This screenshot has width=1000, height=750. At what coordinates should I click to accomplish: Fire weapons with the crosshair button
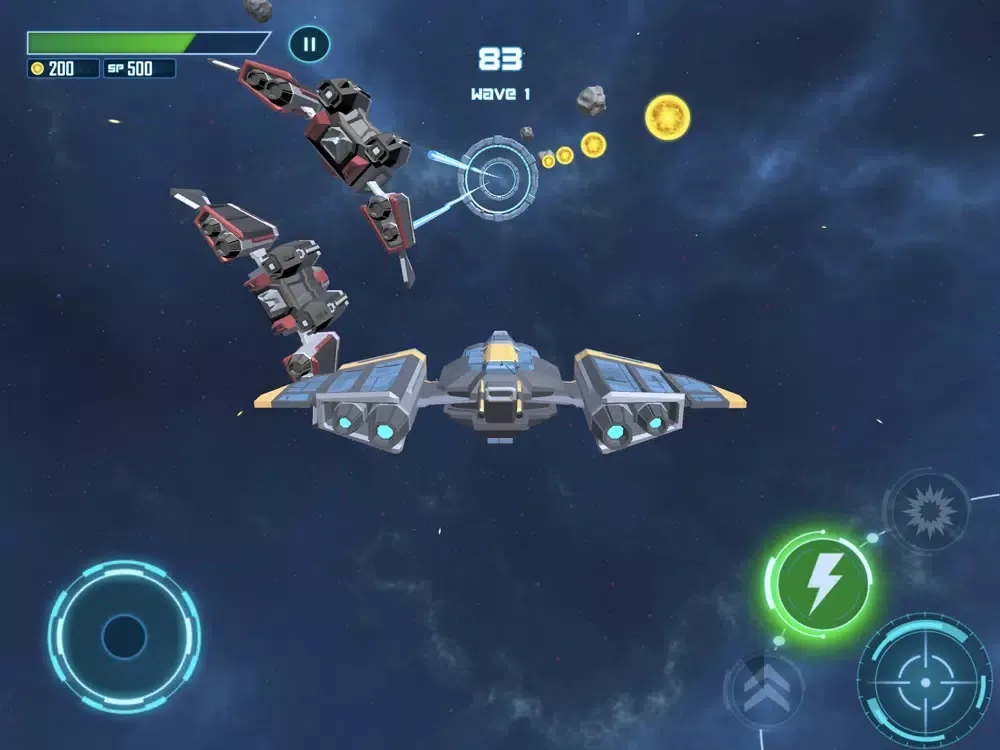pyautogui.click(x=925, y=682)
